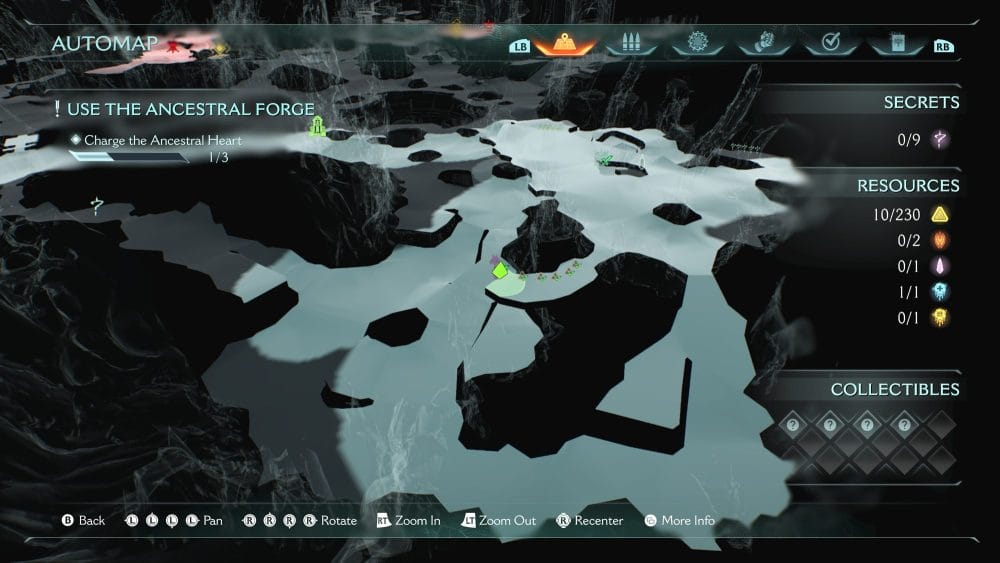
Task: Select the orange demon resource icon
Action: coord(940,240)
